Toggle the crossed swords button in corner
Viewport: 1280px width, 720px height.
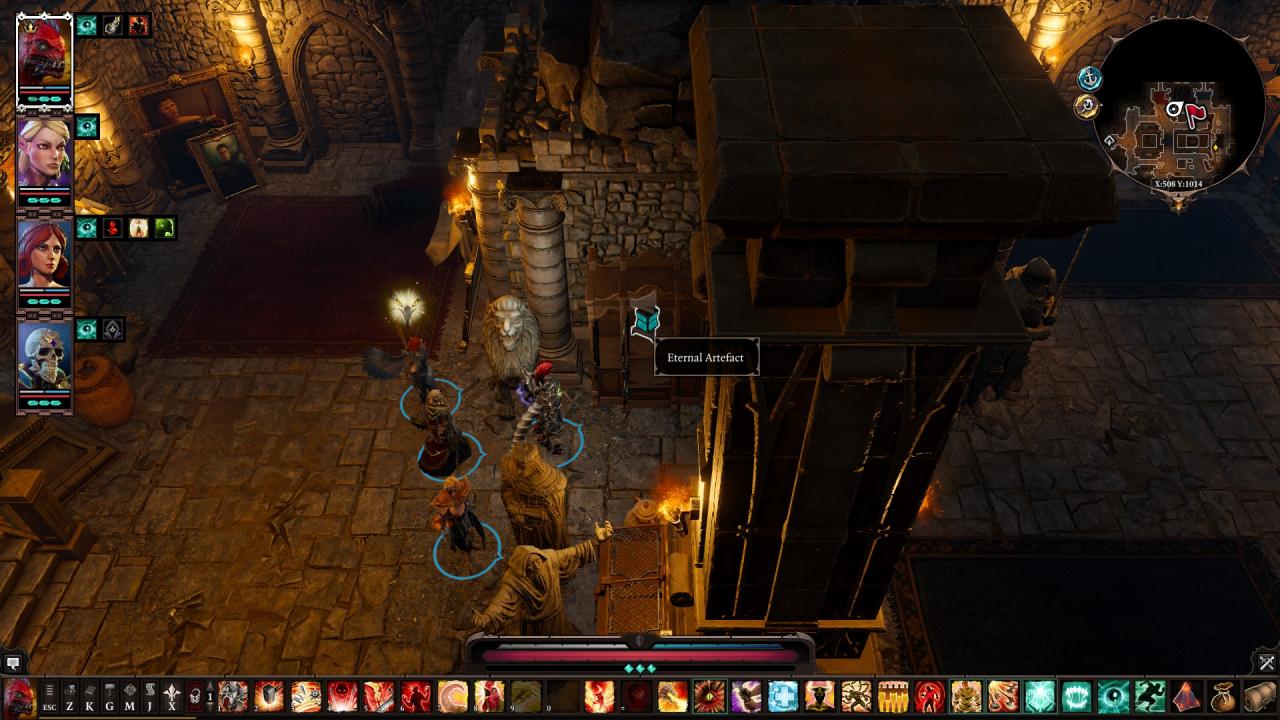coord(1267,663)
